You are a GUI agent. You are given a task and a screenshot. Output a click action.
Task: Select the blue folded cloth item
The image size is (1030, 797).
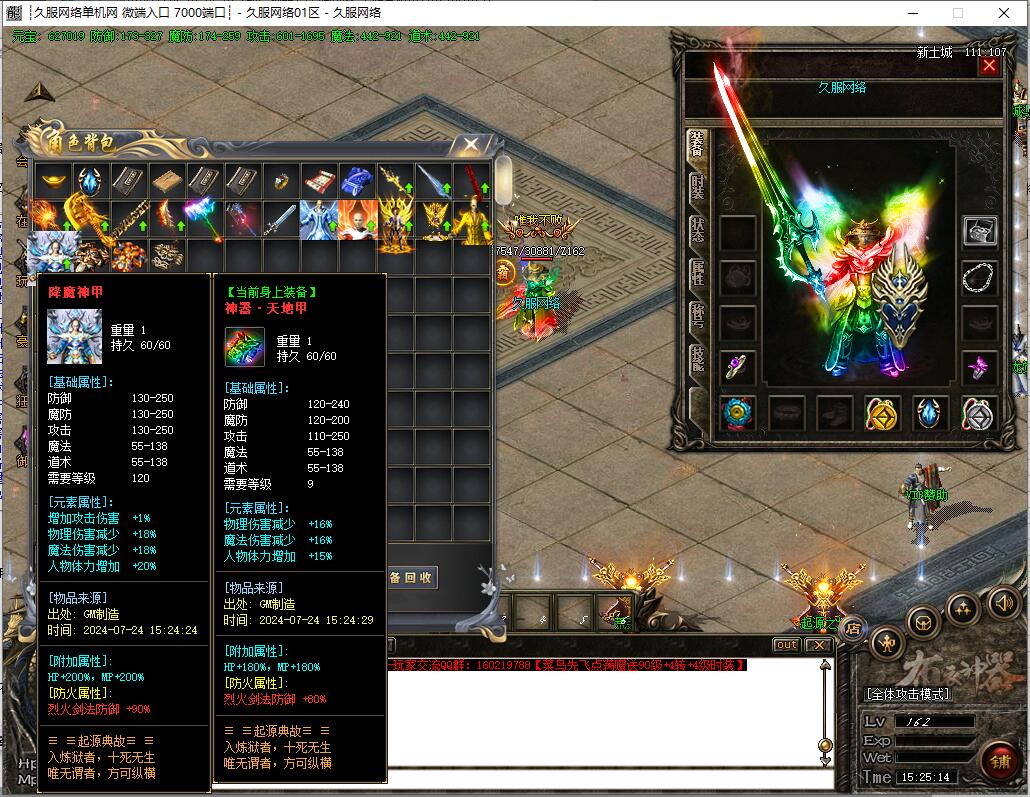point(357,181)
